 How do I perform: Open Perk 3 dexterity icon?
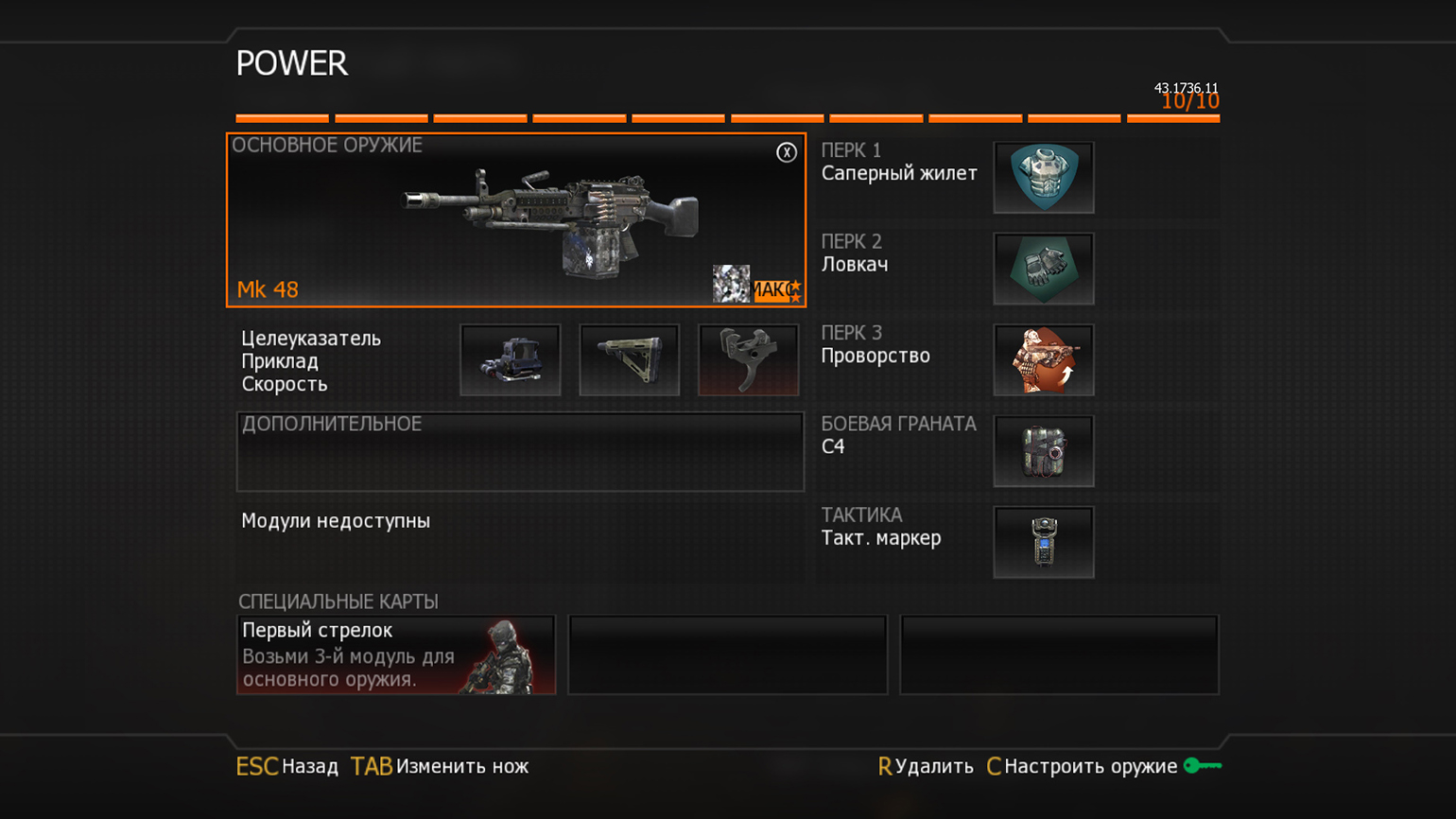(1043, 360)
